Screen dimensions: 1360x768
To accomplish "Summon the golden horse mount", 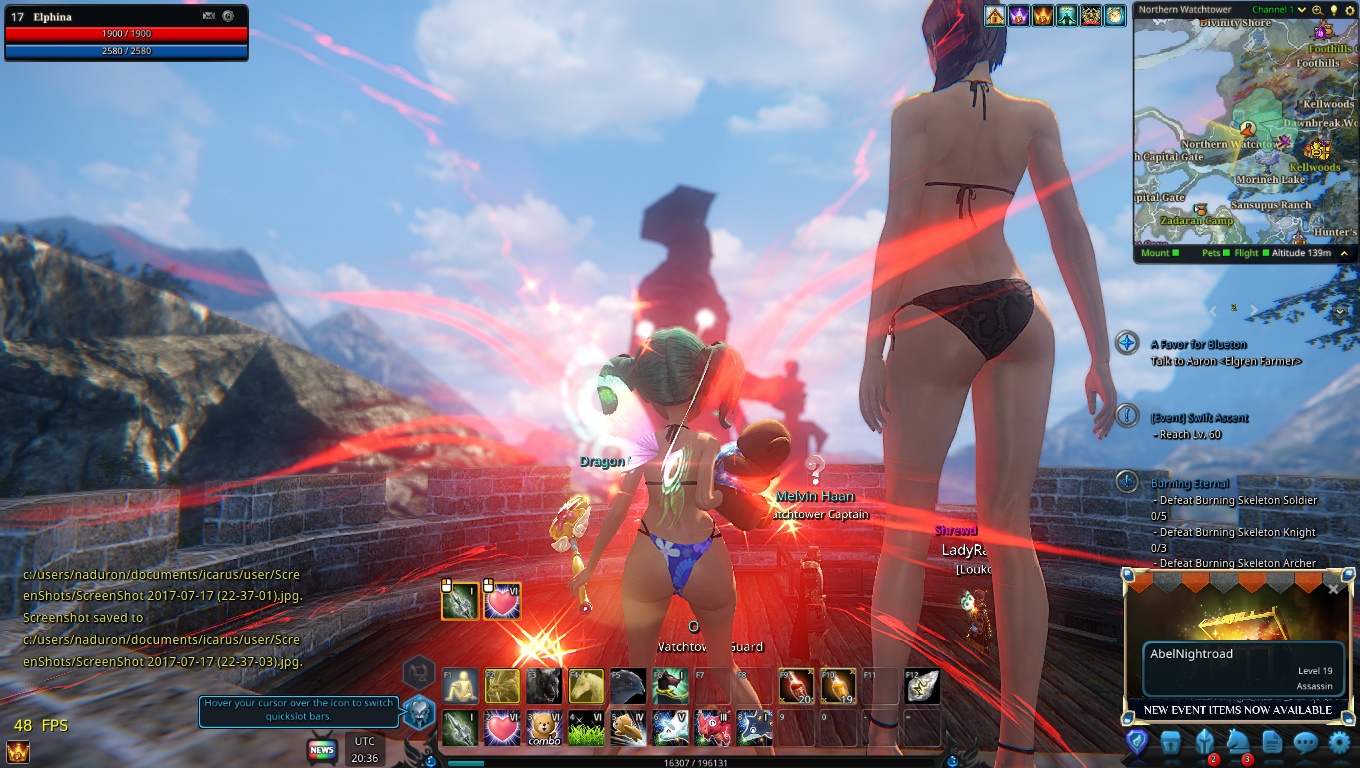I will pyautogui.click(x=586, y=686).
